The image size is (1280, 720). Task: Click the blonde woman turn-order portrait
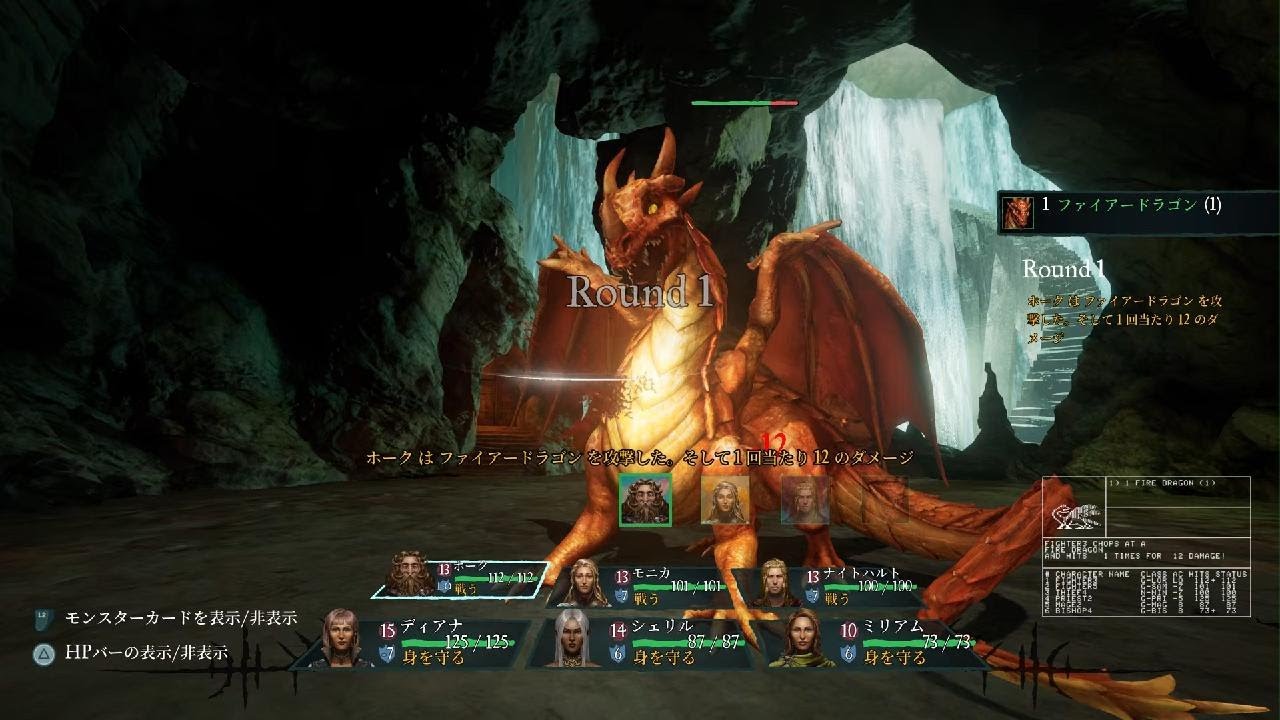click(x=725, y=499)
